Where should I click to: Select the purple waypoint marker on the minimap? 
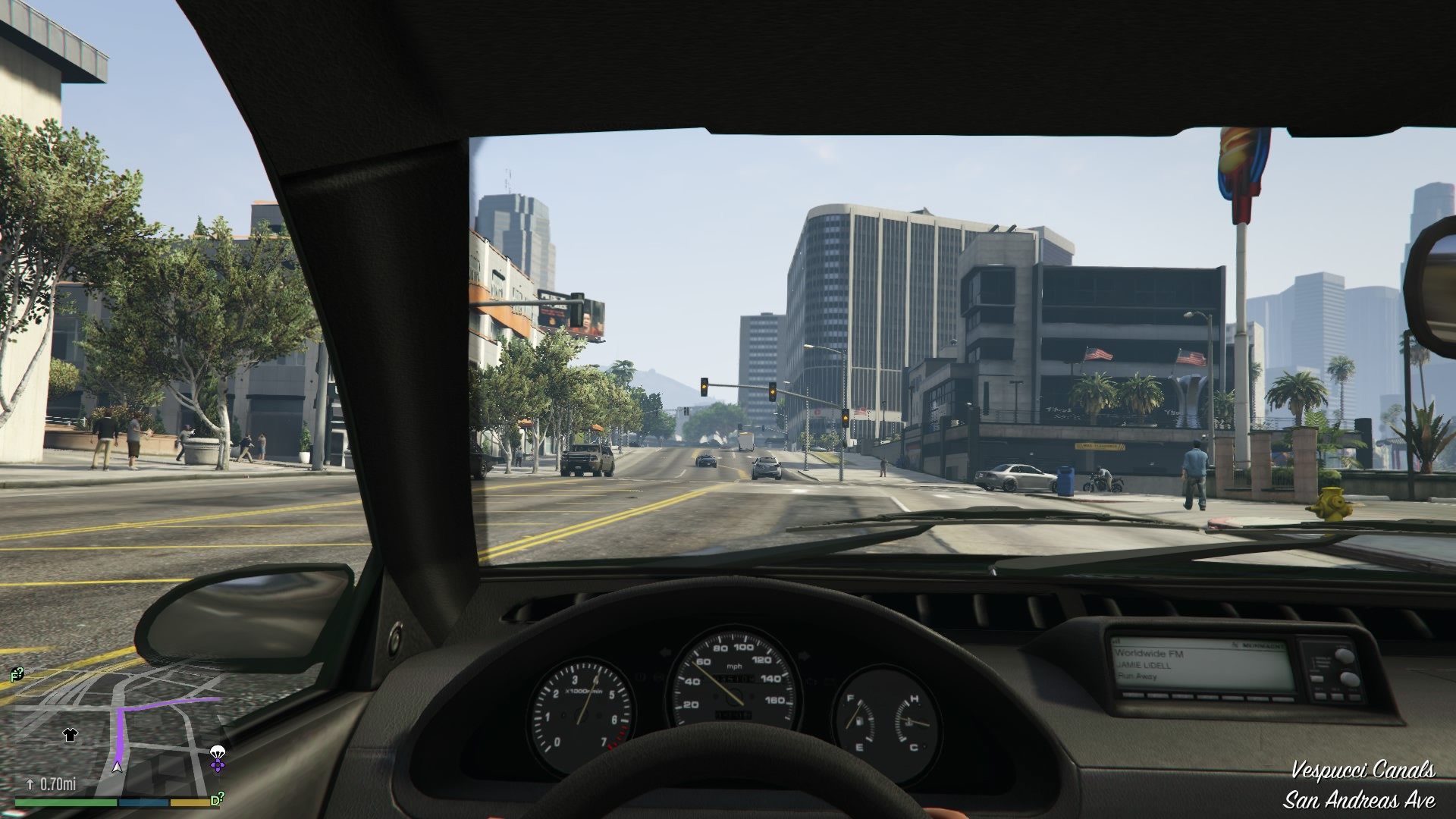(217, 766)
